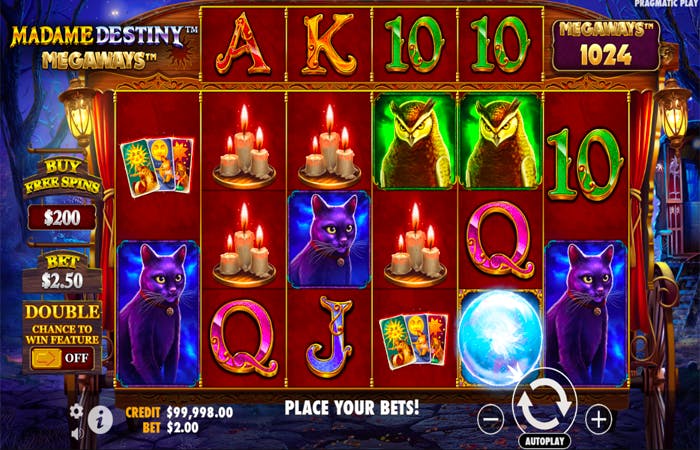Open the Autoplay options
This screenshot has height=450, width=700.
coord(544,440)
